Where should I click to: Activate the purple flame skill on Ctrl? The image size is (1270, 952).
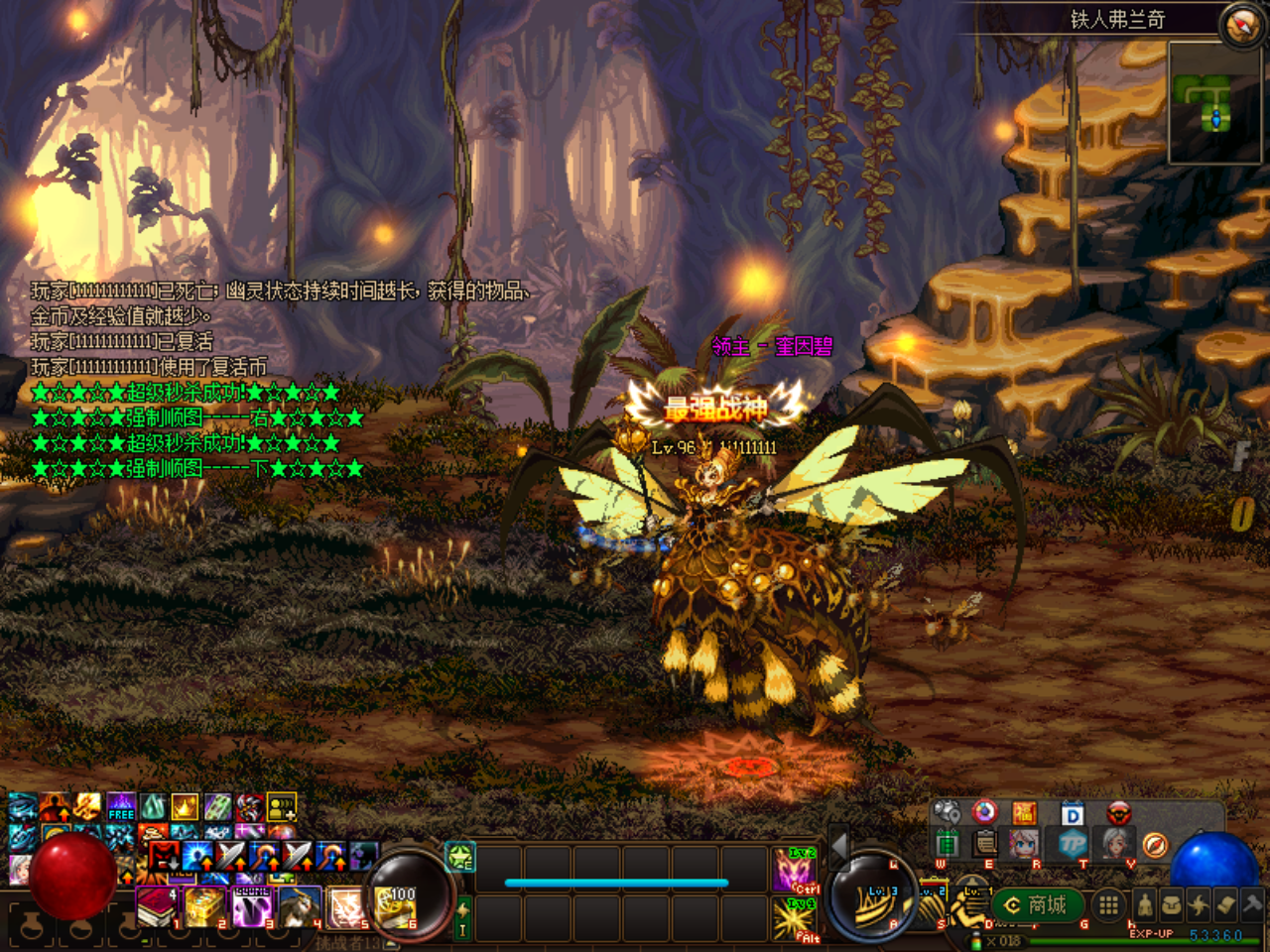[x=795, y=871]
